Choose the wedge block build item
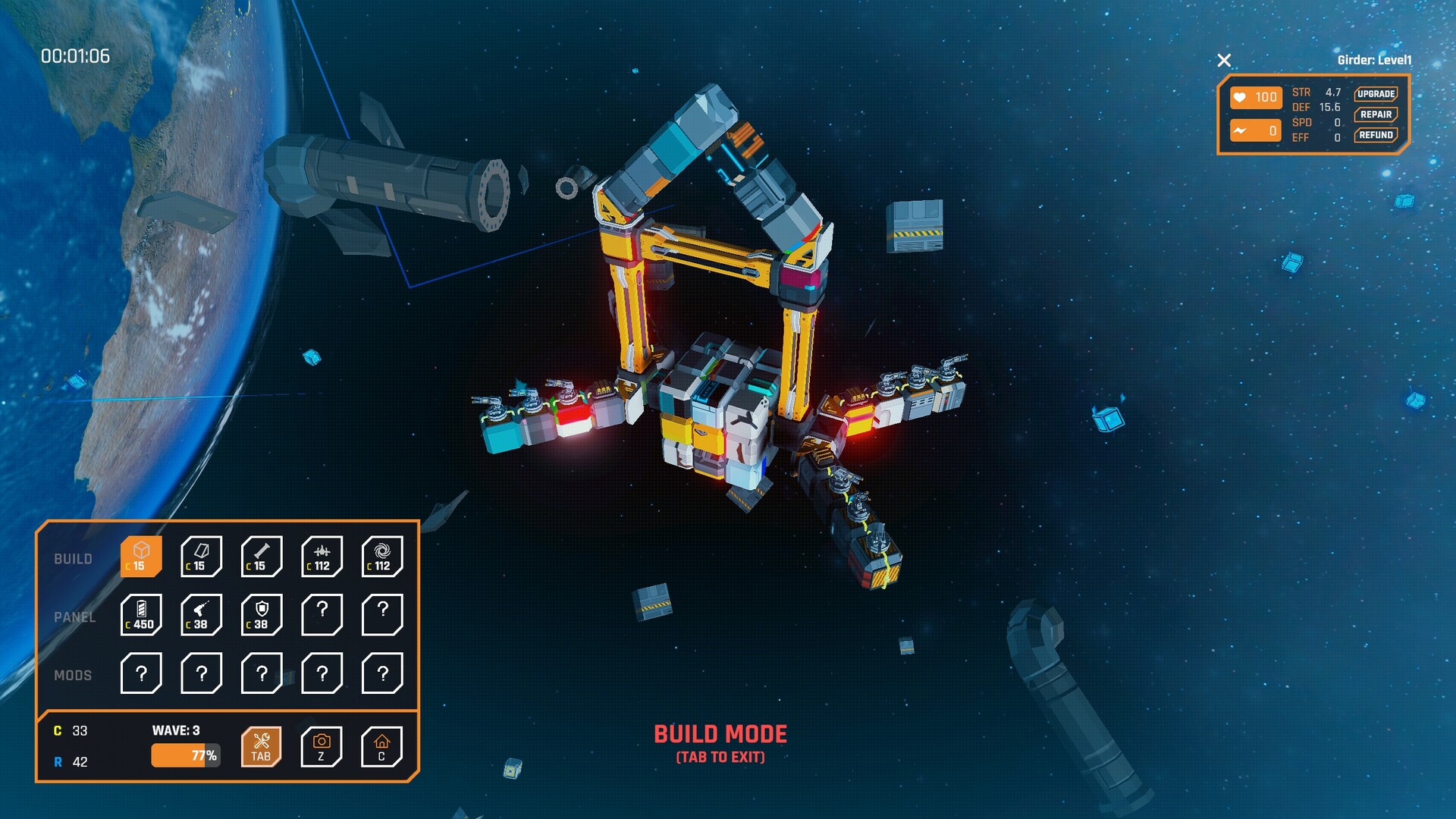Image resolution: width=1456 pixels, height=819 pixels. (201, 557)
